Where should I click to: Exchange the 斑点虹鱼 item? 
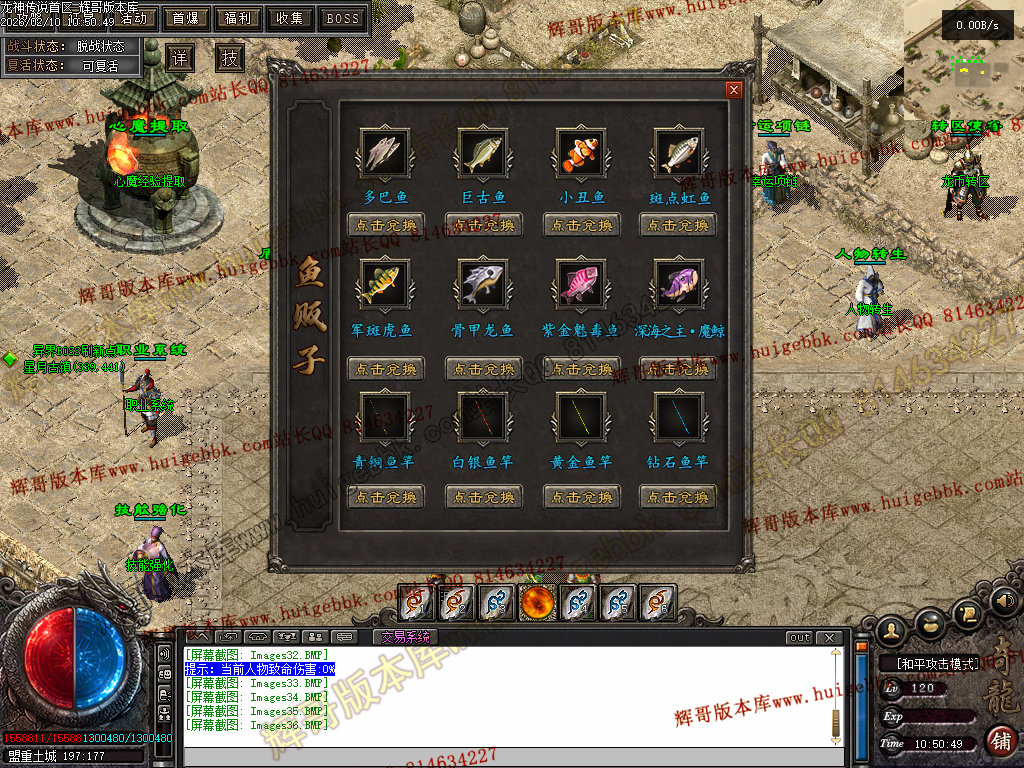[x=679, y=225]
